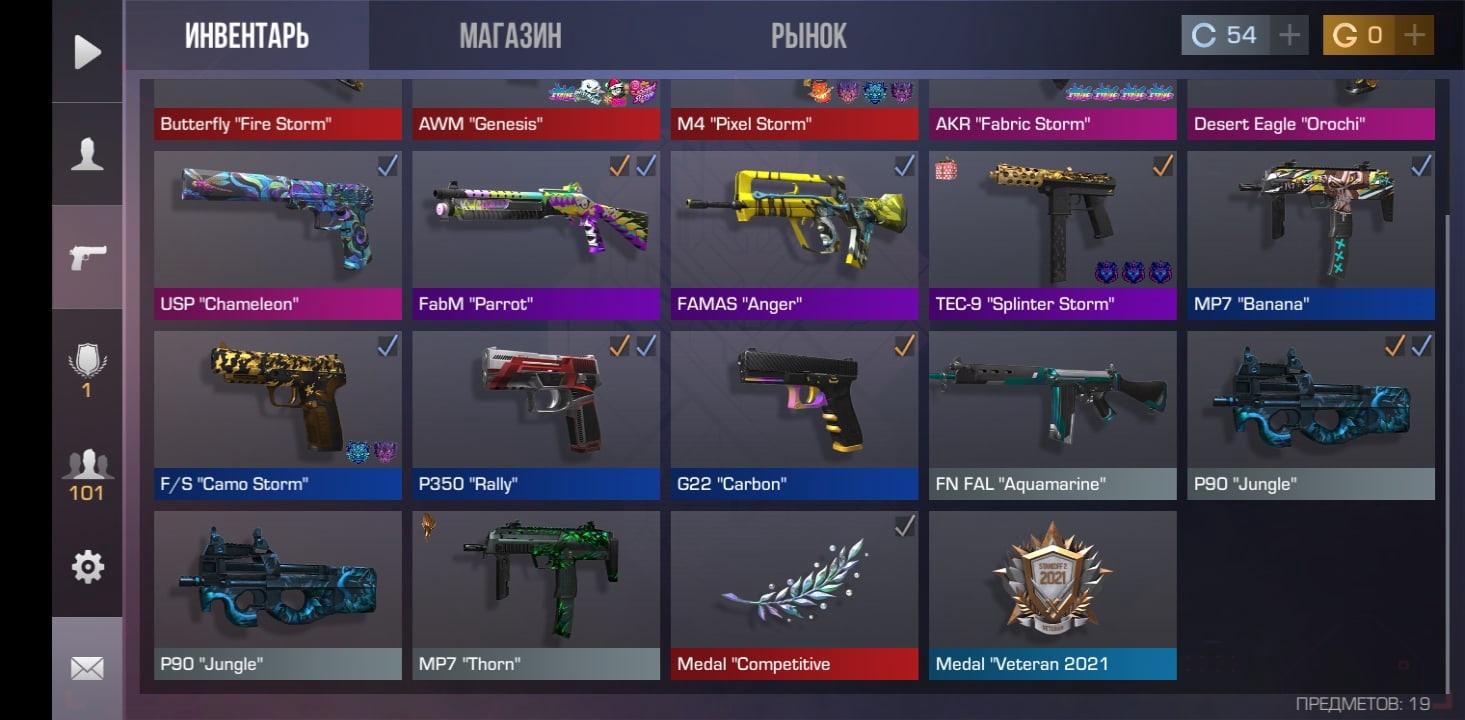Choose the FabM "Parrot" item
The width and height of the screenshot is (1465, 720).
point(536,234)
